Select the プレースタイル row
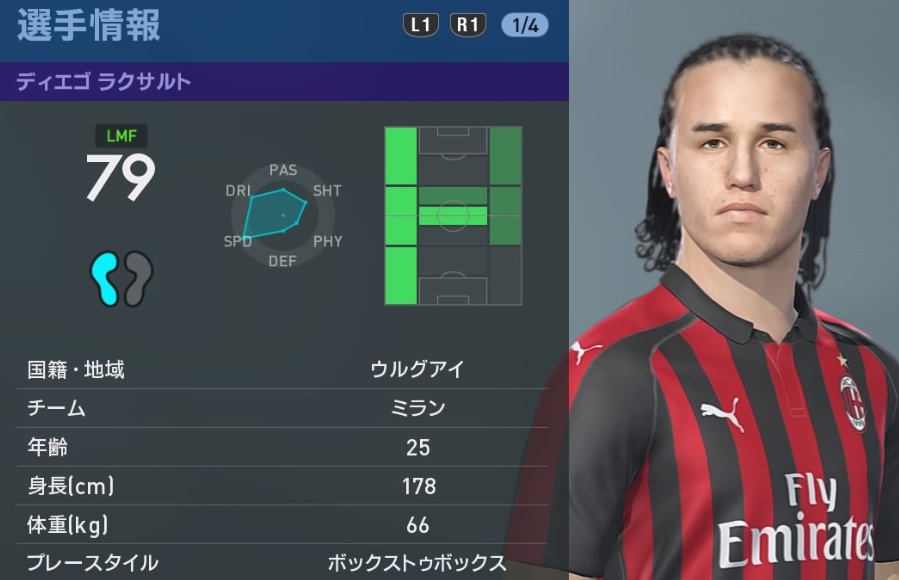This screenshot has height=580, width=899. click(284, 561)
